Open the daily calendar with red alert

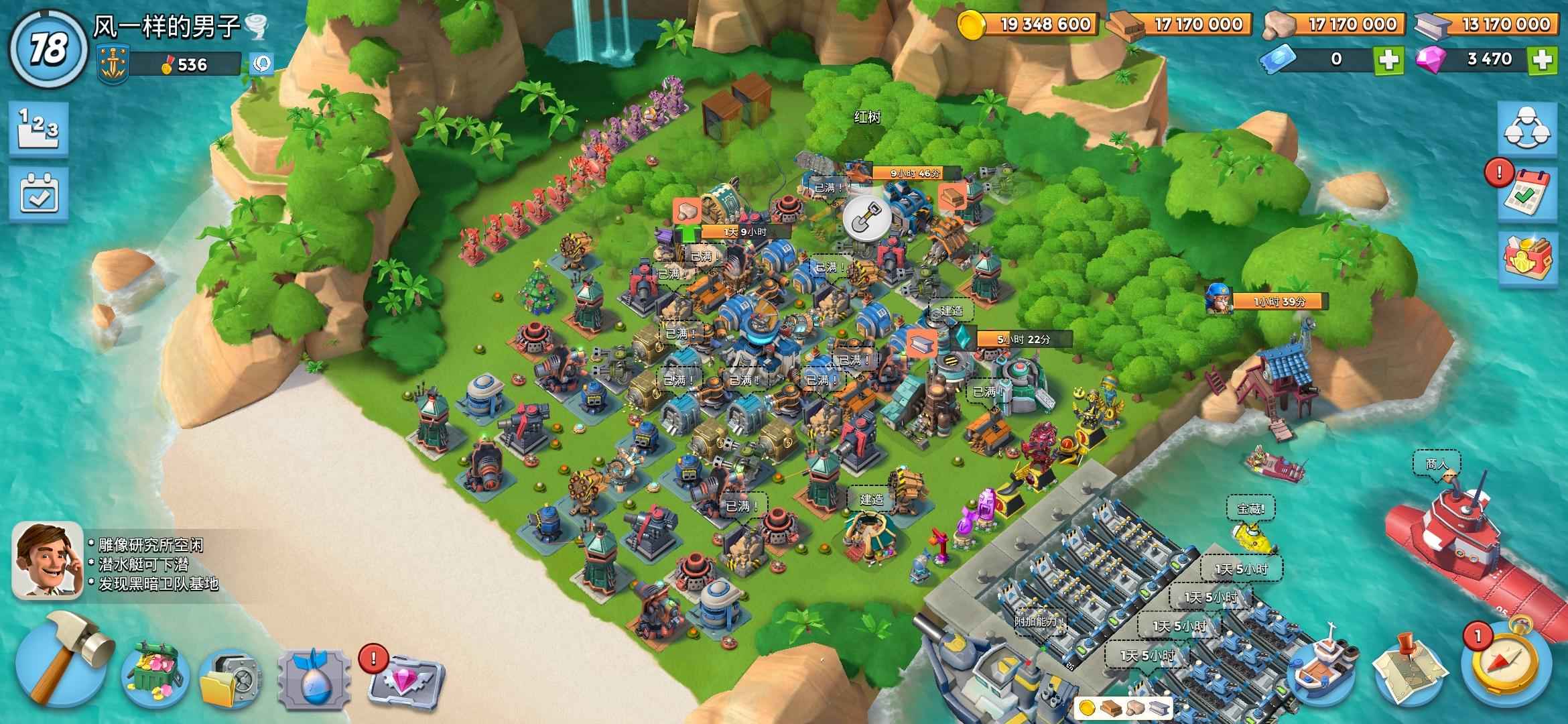click(1527, 194)
